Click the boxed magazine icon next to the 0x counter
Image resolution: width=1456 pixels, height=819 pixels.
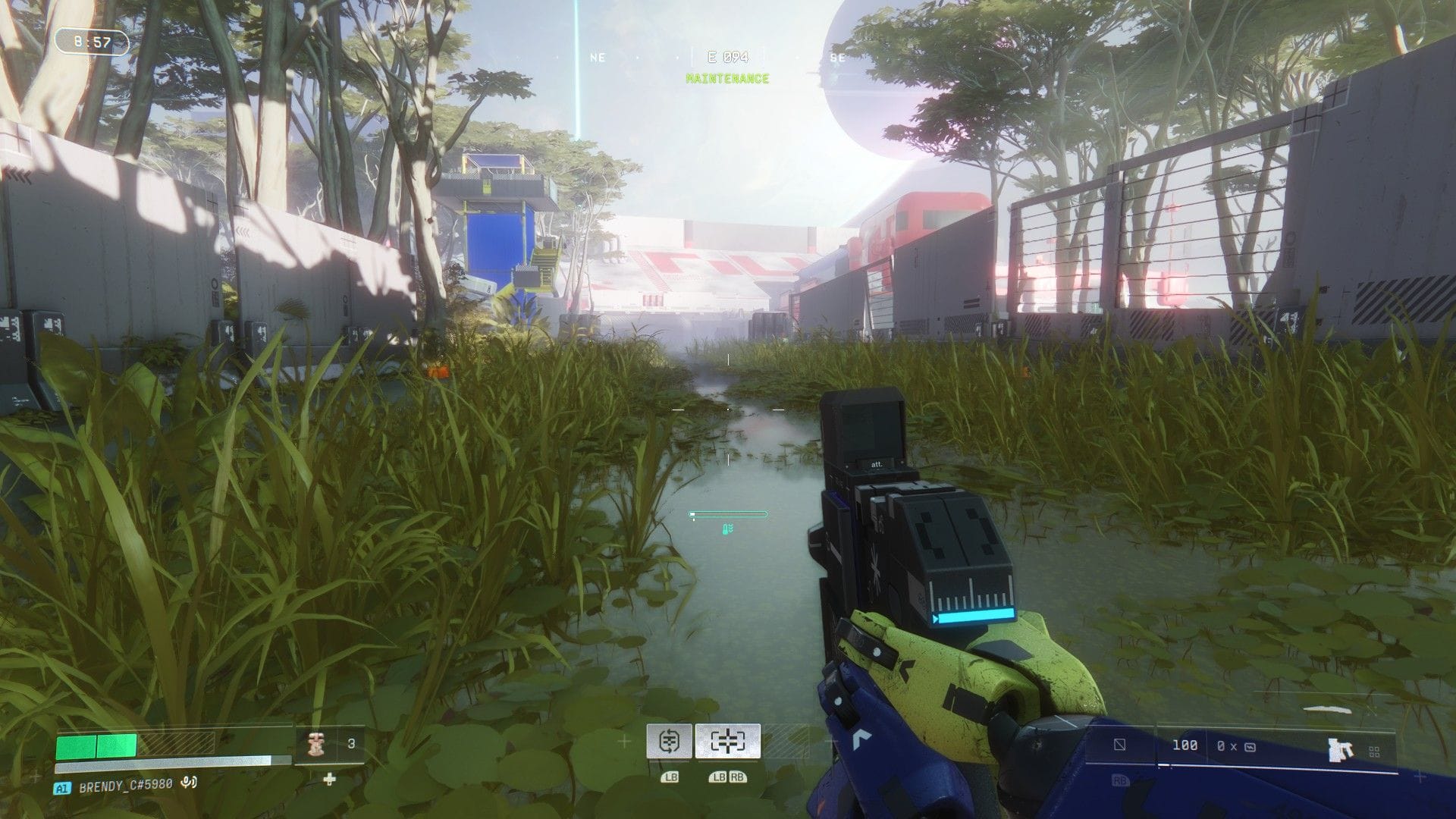pos(1250,747)
